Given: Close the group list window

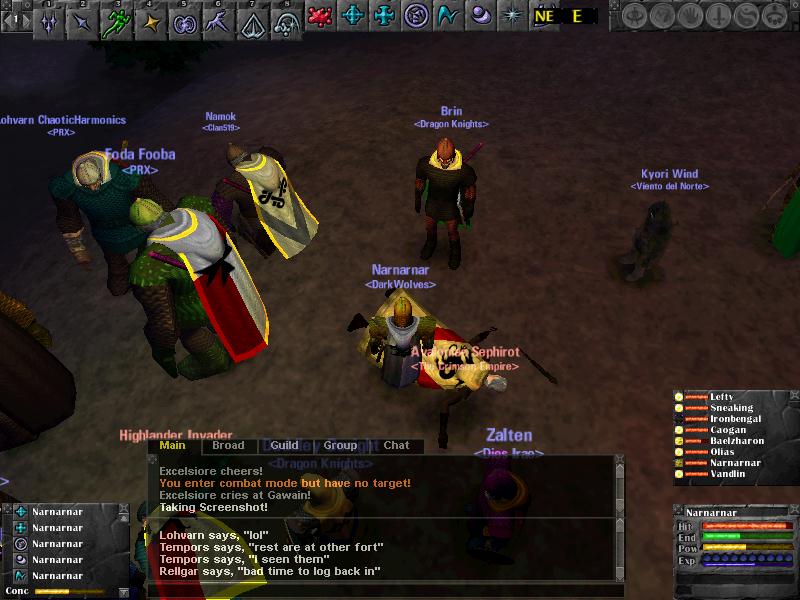Looking at the screenshot, I should point(793,396).
